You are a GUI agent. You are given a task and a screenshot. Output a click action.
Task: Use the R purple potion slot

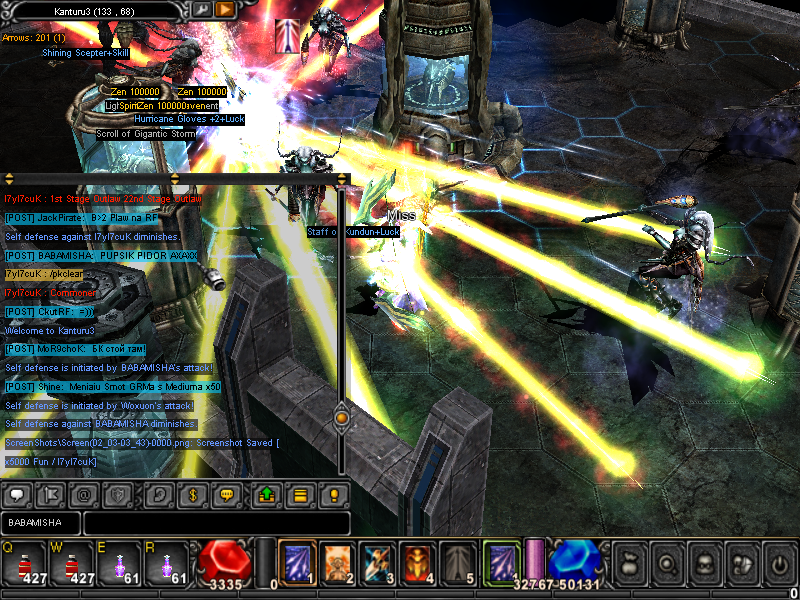click(x=165, y=563)
